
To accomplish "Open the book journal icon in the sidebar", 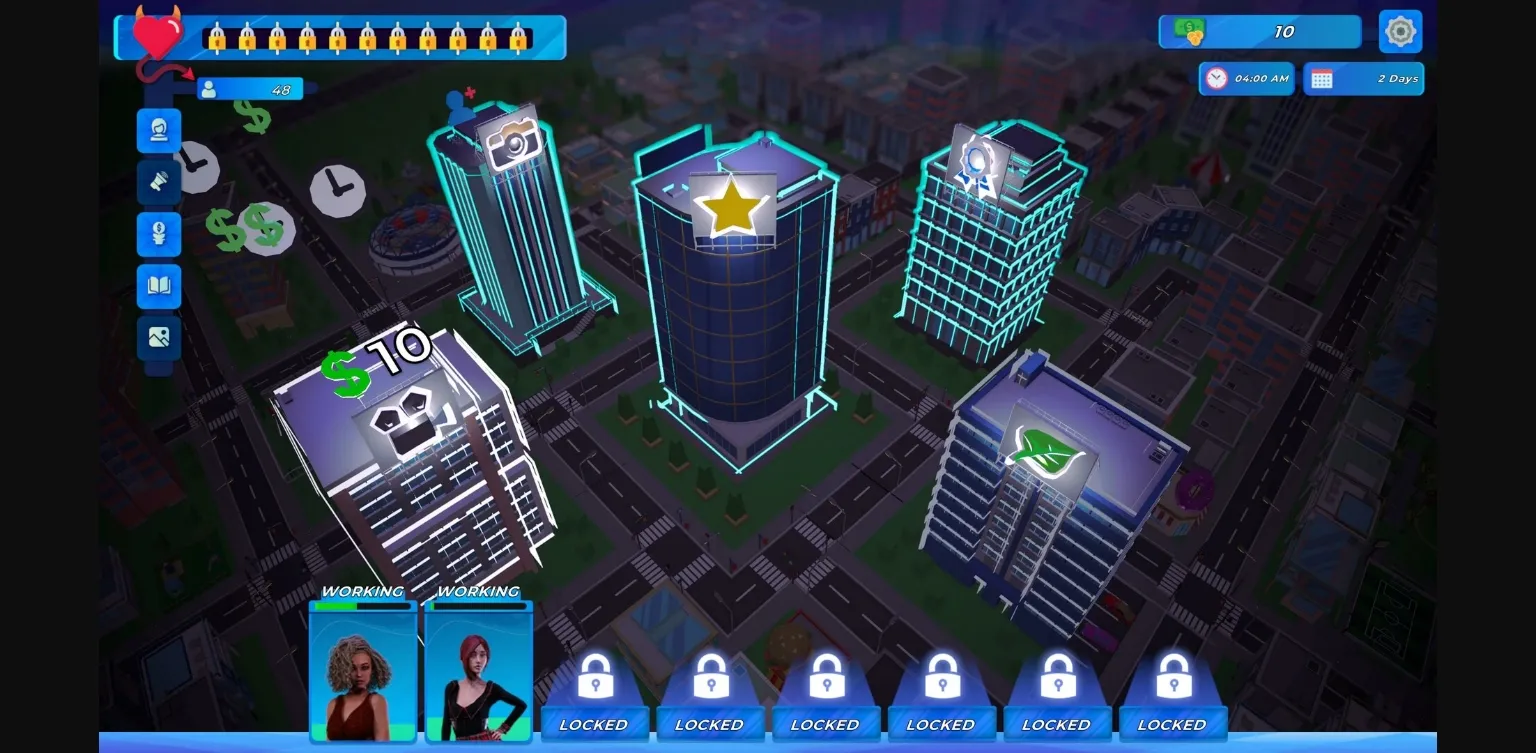I will coord(159,287).
